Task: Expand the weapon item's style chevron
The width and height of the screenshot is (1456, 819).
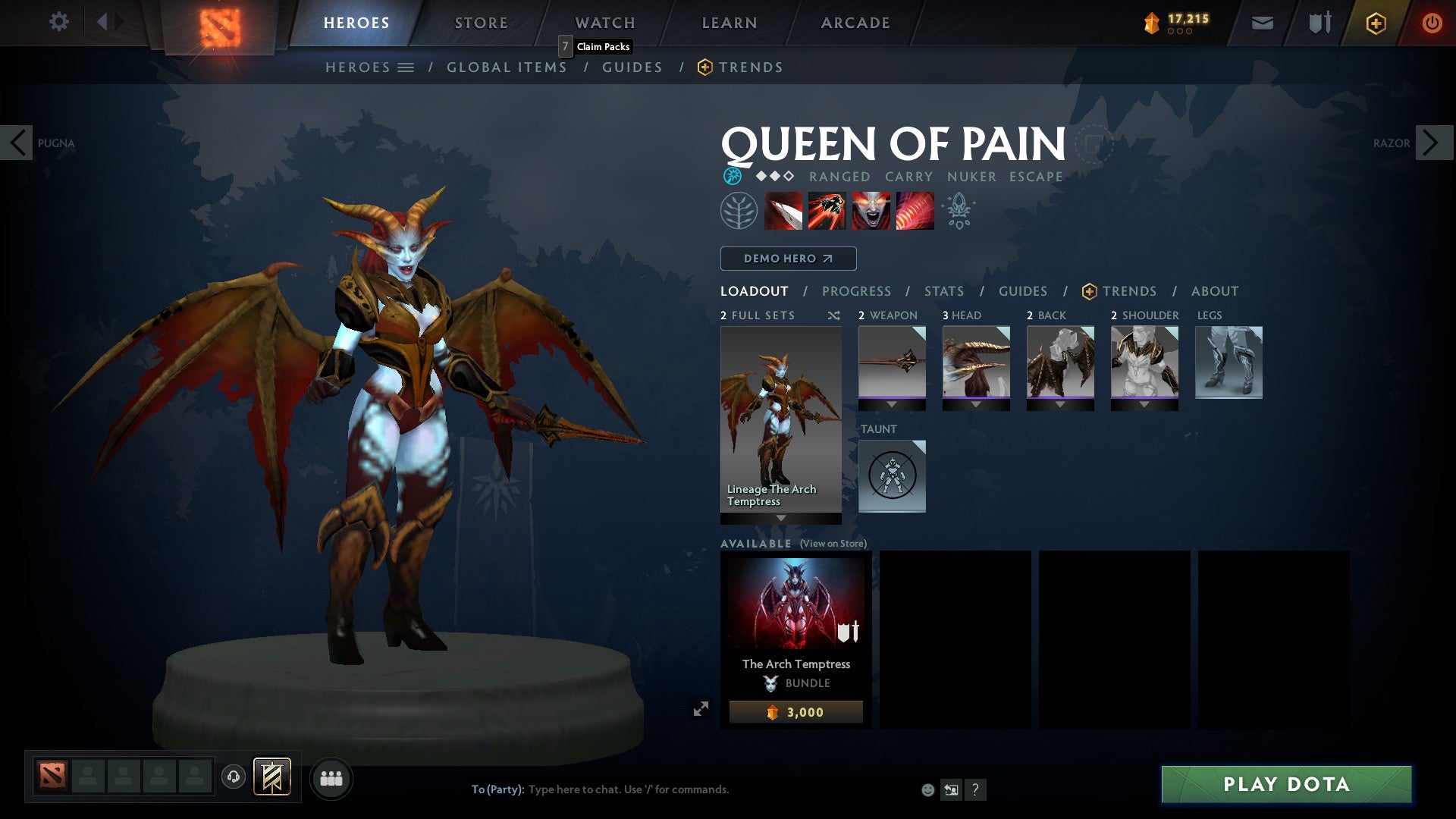Action: (x=892, y=404)
